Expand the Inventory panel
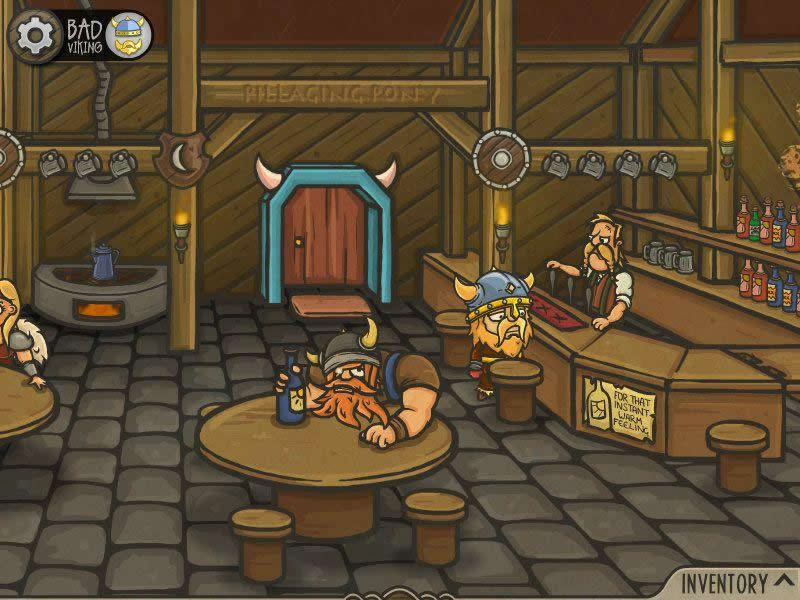 point(737,581)
